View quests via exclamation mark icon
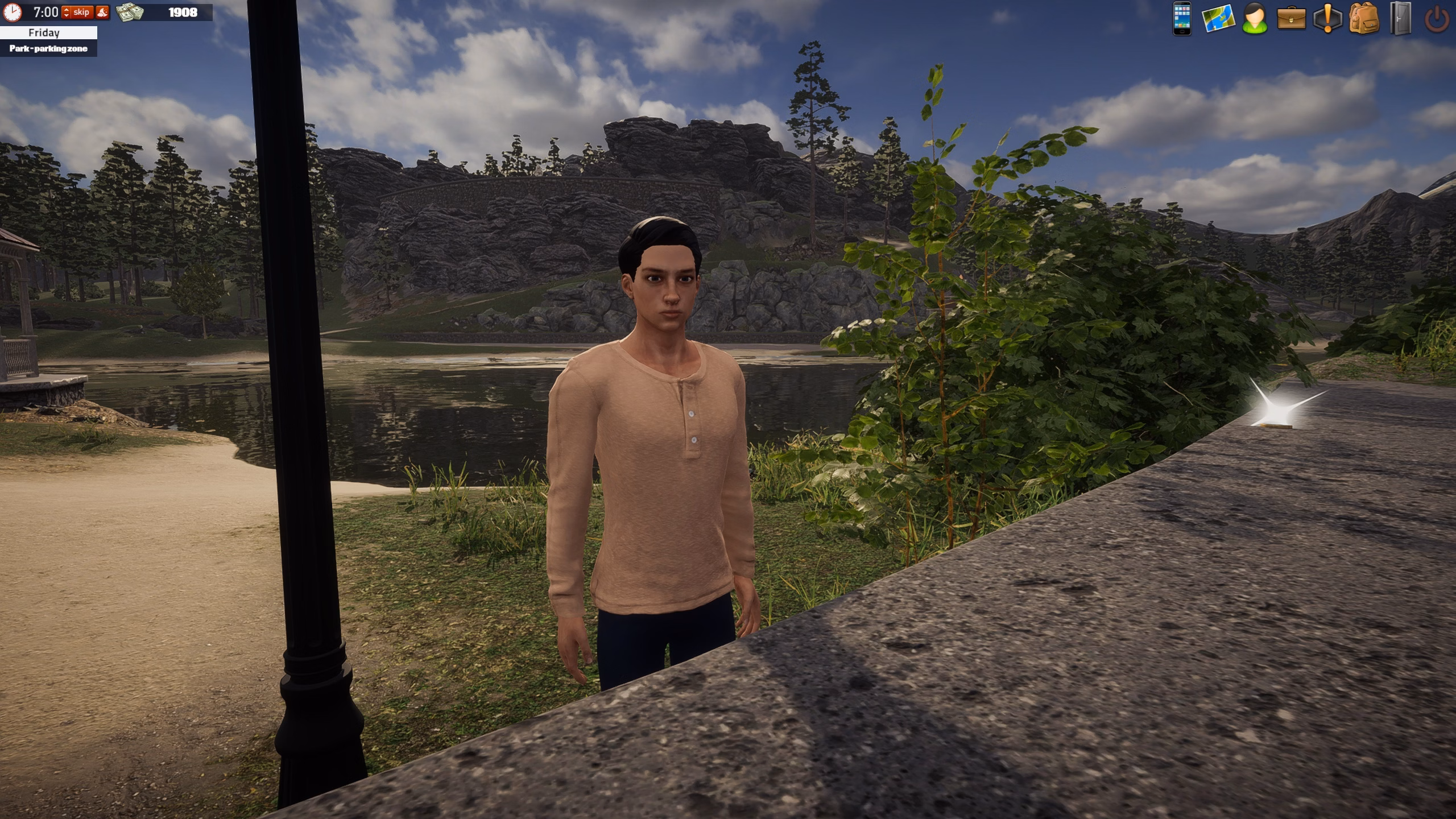The image size is (1456, 819). click(1327, 18)
